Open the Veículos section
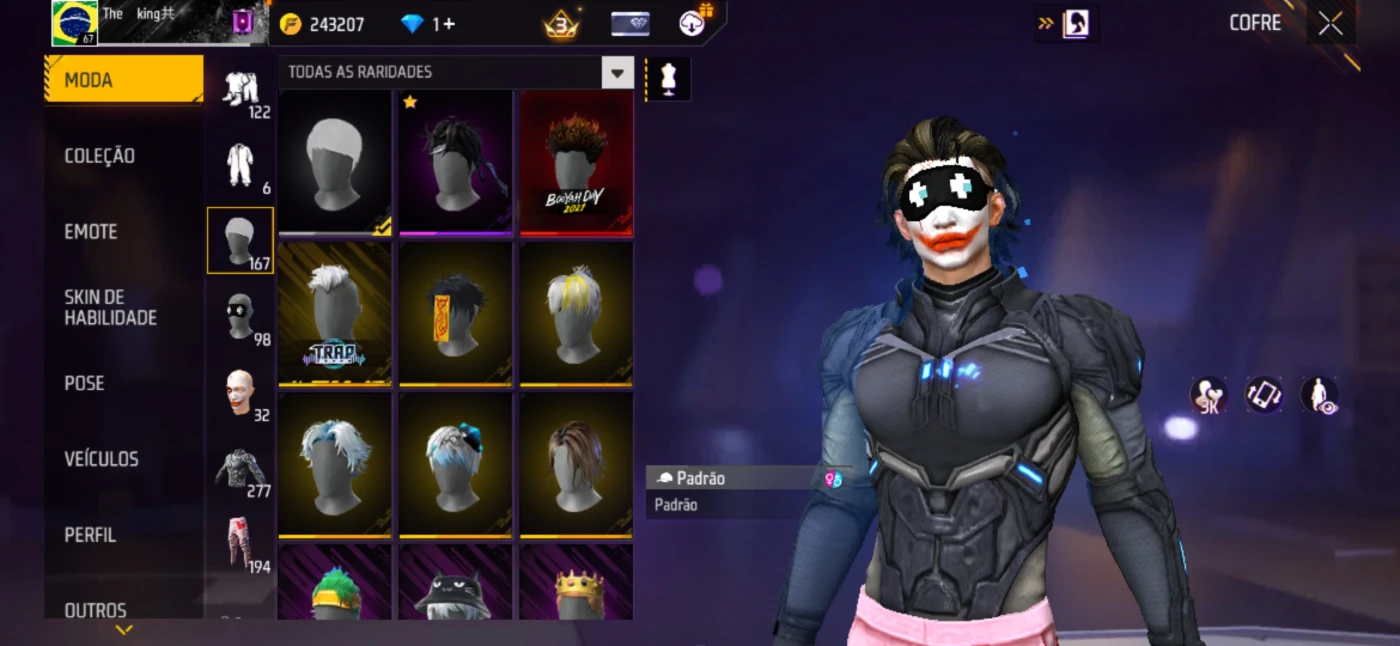Screen dimensions: 1400x646 (101, 459)
